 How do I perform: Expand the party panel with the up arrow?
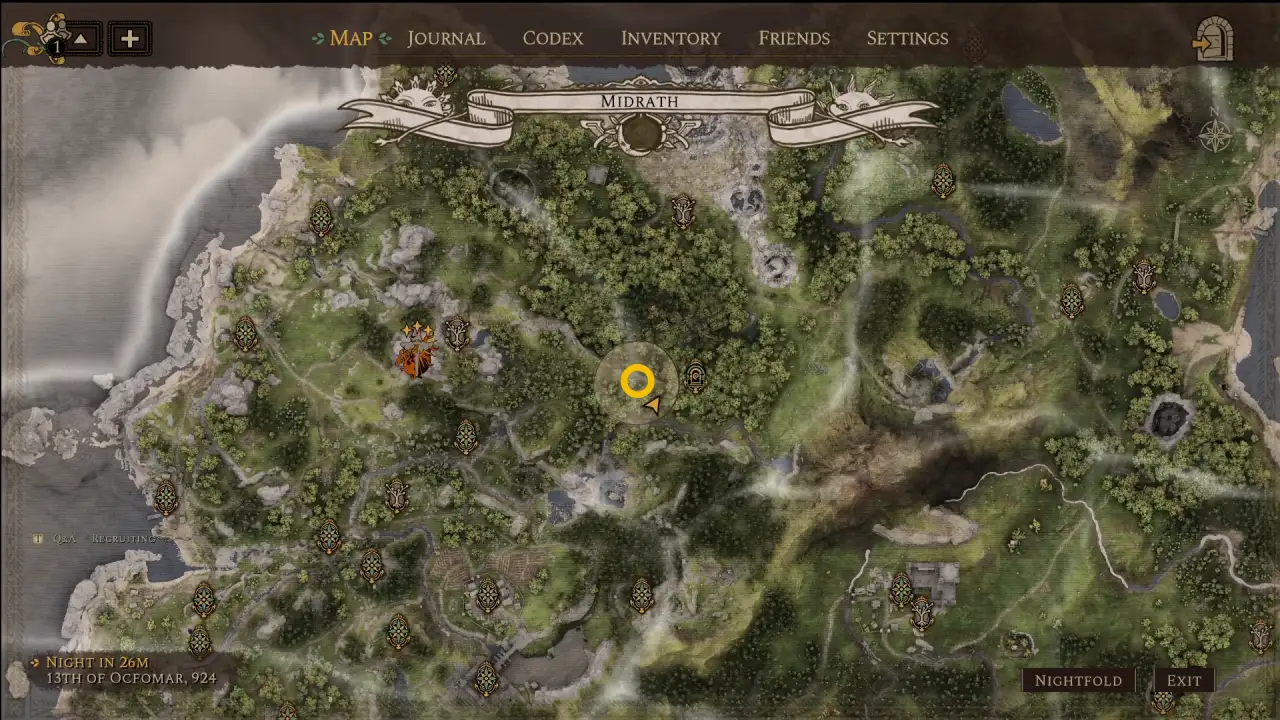tap(82, 39)
